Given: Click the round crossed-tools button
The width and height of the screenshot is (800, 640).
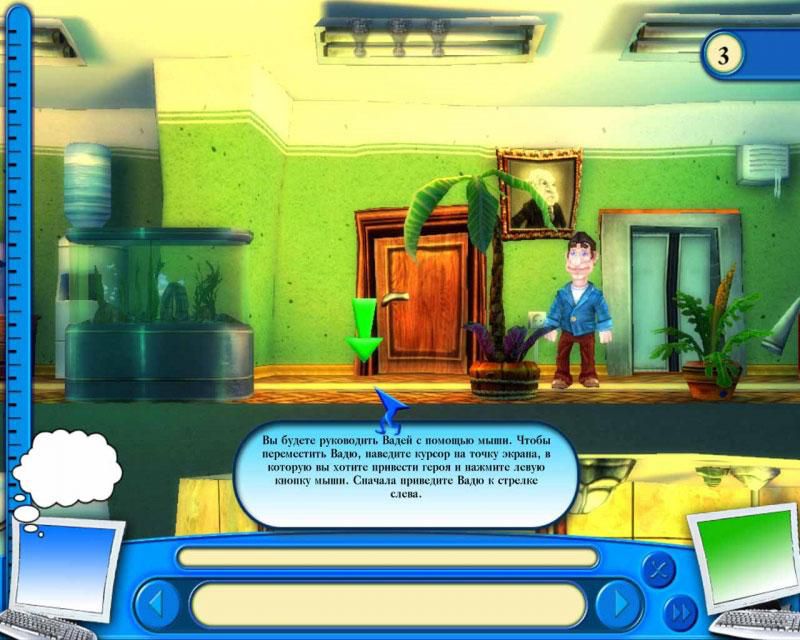Looking at the screenshot, I should point(658,567).
